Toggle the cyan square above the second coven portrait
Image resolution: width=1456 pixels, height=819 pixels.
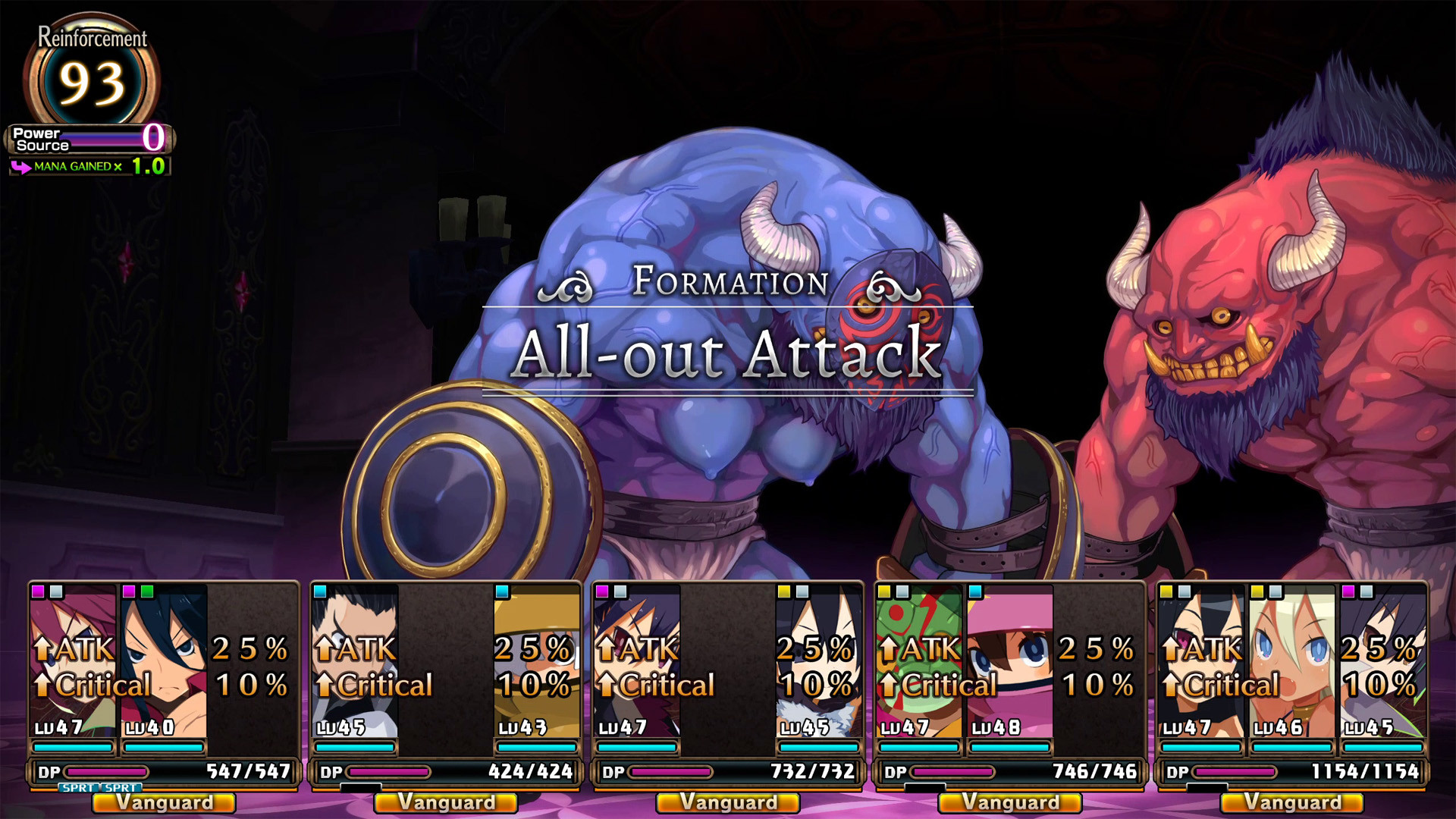tap(321, 591)
